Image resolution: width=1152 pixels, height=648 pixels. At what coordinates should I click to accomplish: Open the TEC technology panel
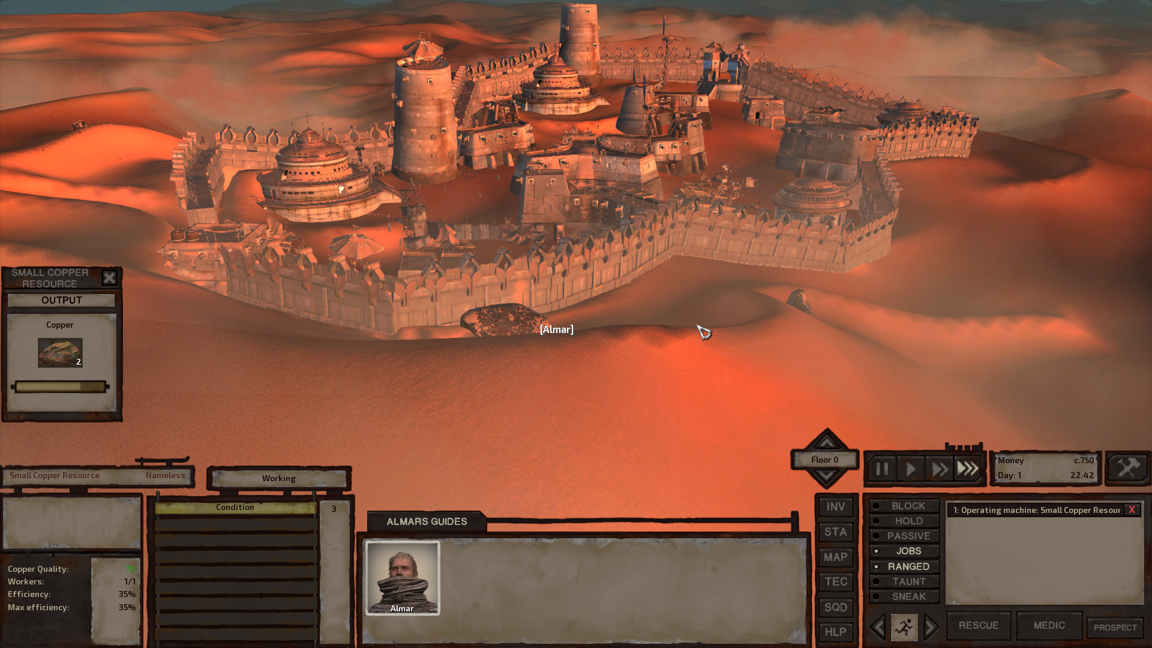(835, 582)
